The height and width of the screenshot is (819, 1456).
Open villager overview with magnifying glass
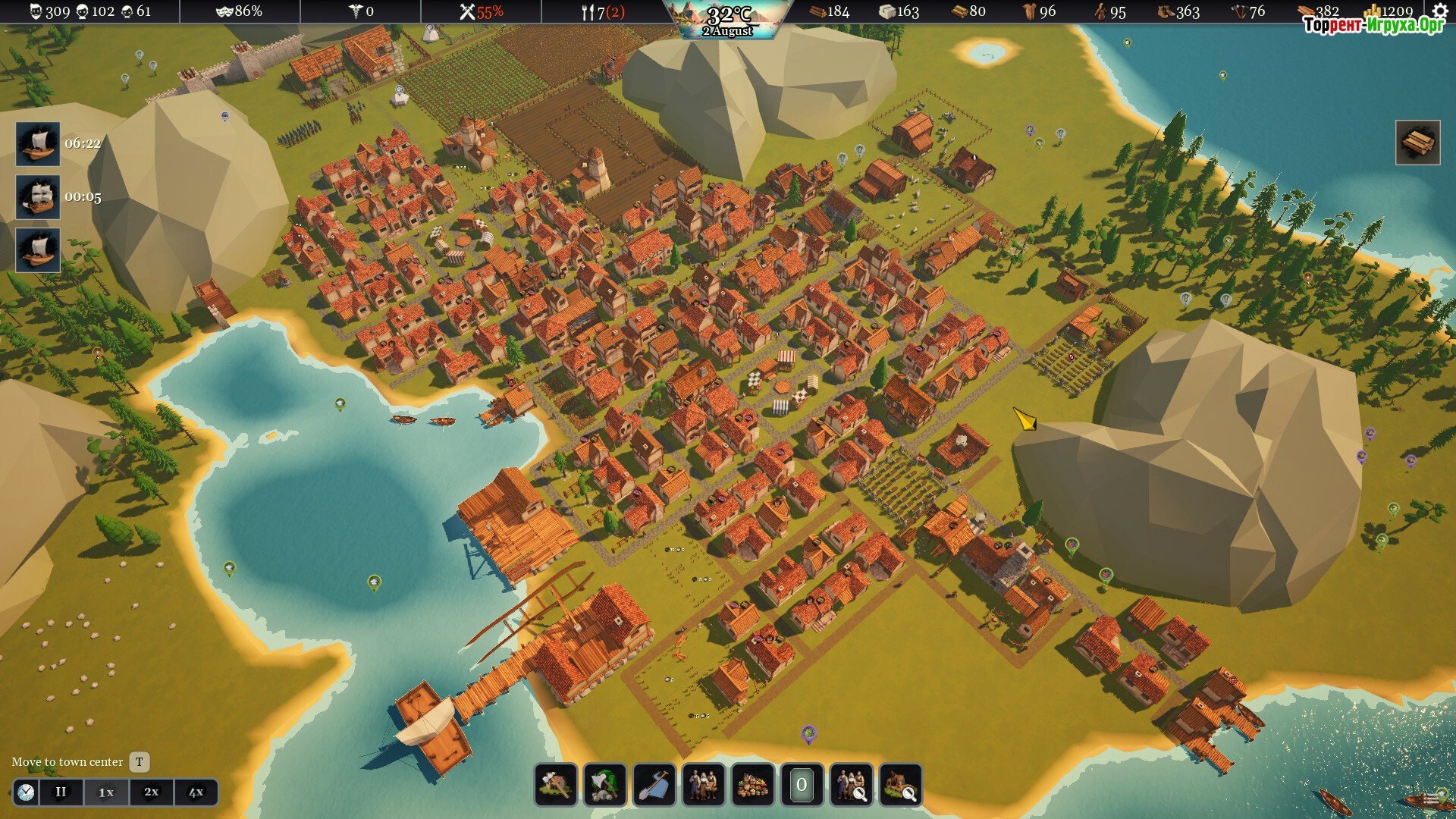point(851,785)
